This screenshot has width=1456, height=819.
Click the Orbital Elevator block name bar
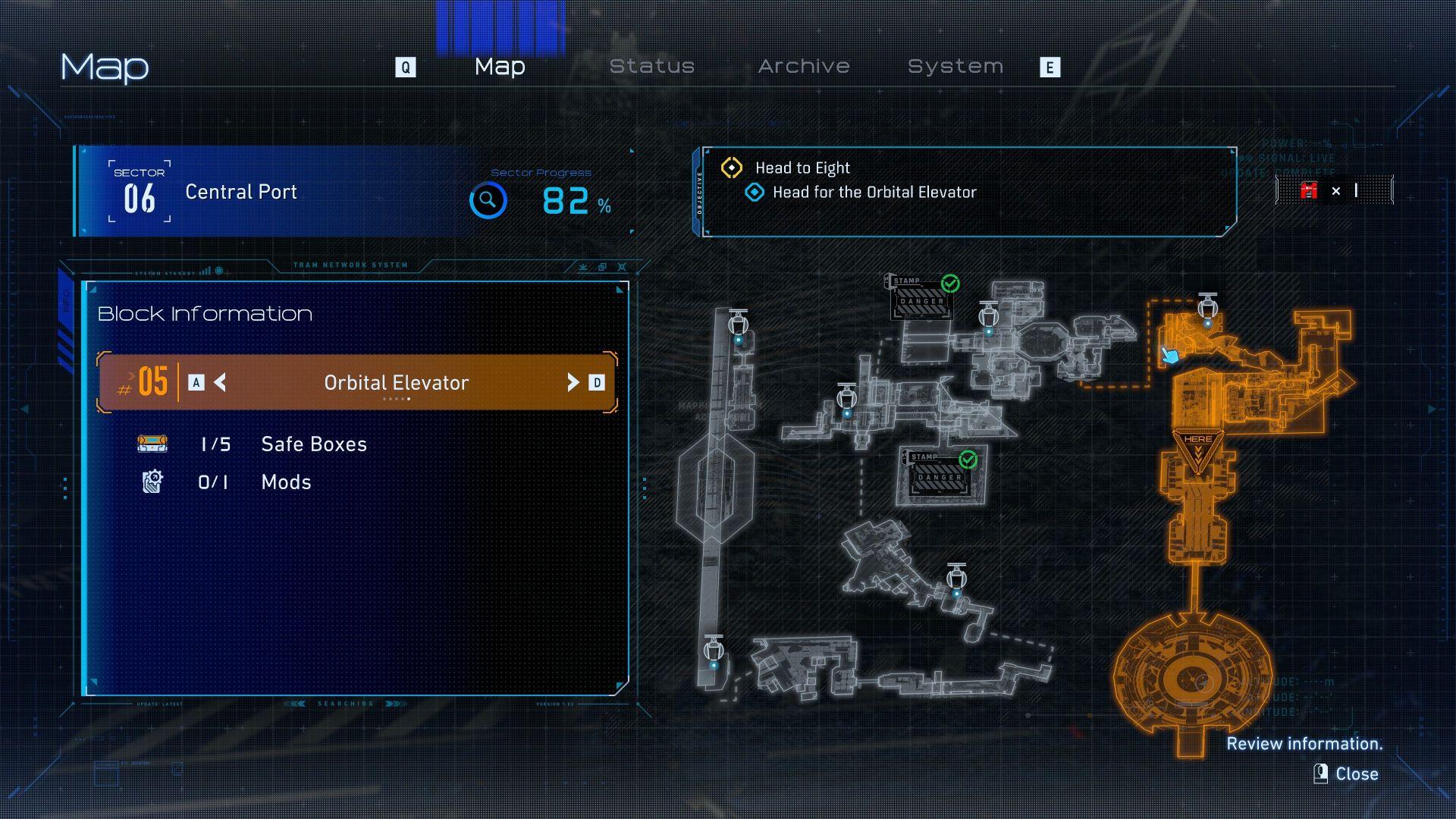(x=396, y=383)
